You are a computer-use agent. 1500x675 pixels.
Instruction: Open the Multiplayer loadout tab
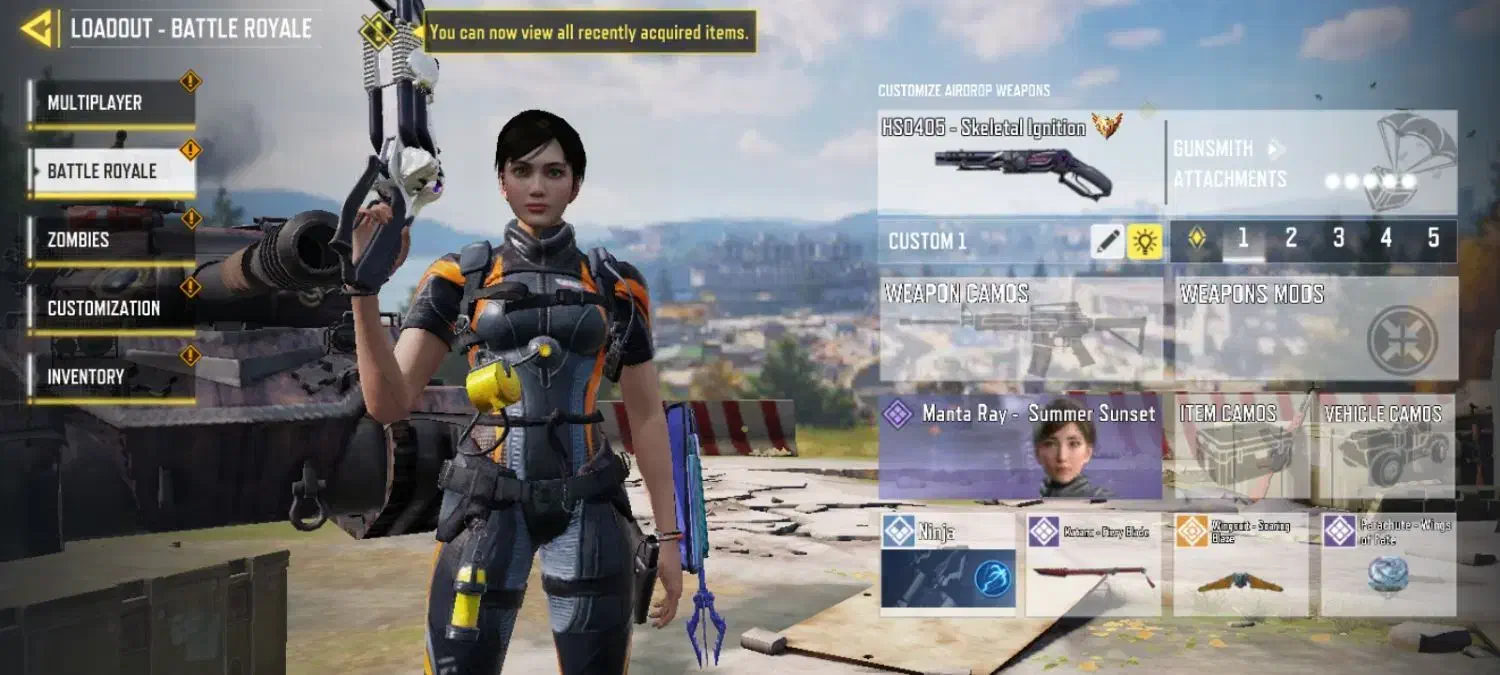point(111,103)
